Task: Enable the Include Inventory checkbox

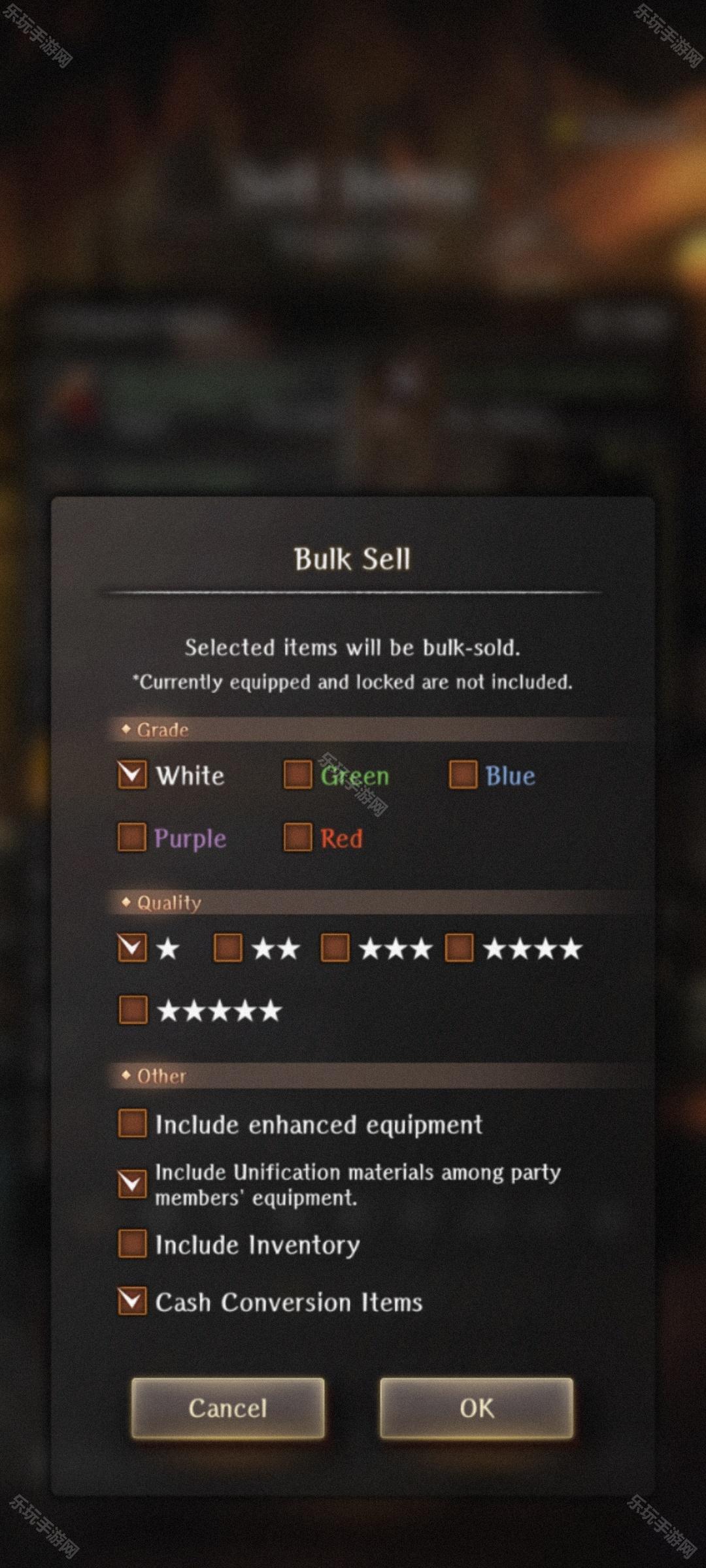Action: pyautogui.click(x=133, y=1244)
